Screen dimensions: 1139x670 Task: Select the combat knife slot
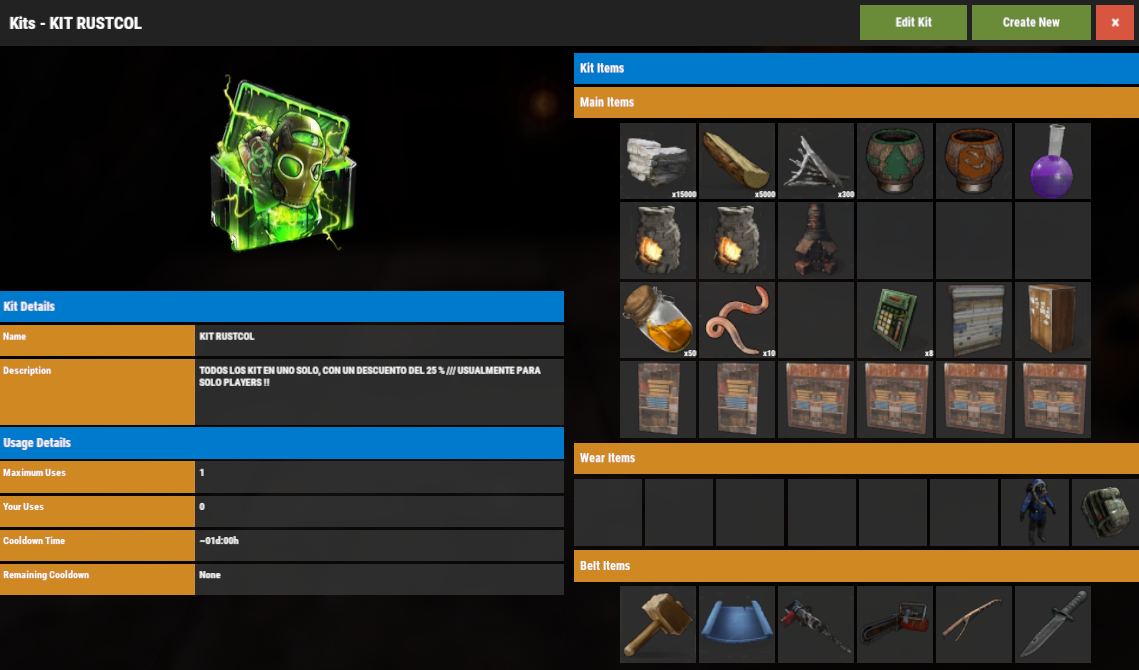coord(1053,624)
